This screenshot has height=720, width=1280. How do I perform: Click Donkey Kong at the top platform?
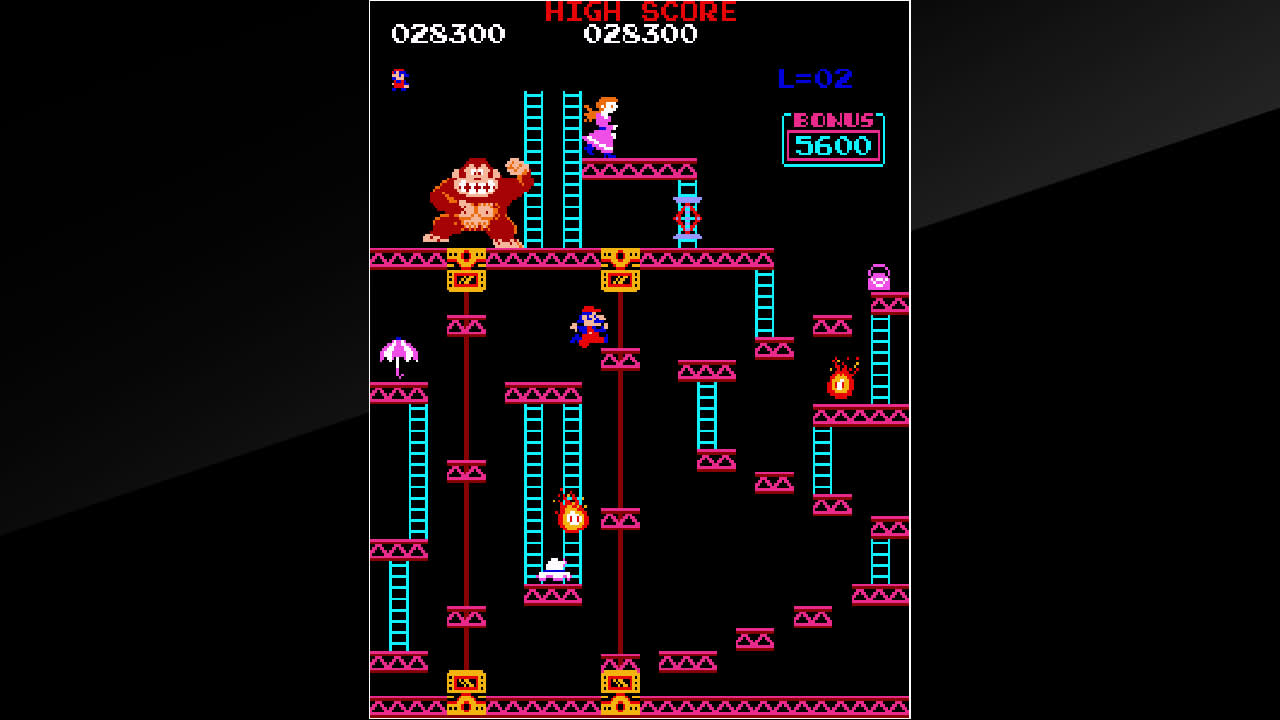tap(470, 200)
